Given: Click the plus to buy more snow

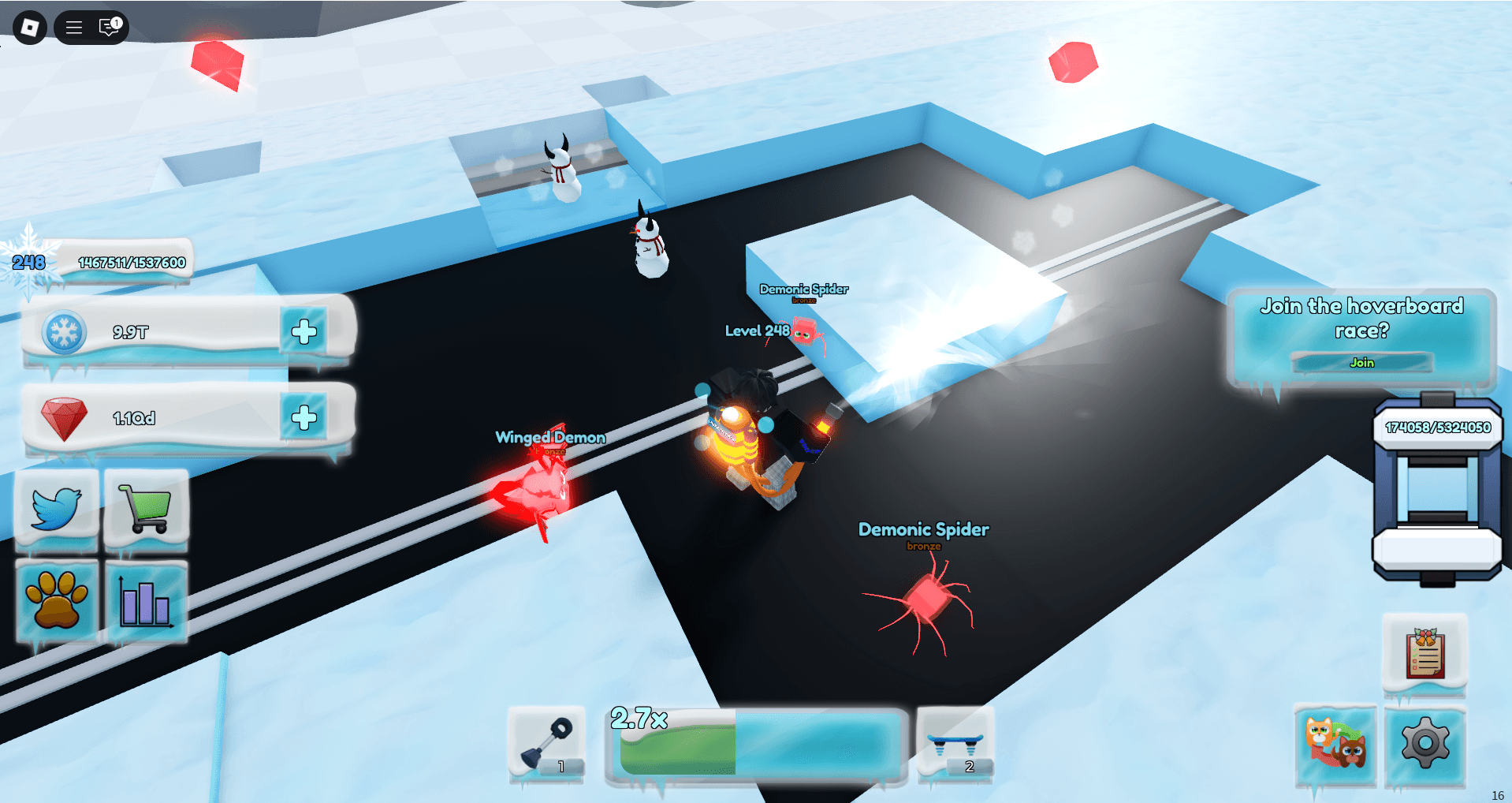Looking at the screenshot, I should (306, 332).
